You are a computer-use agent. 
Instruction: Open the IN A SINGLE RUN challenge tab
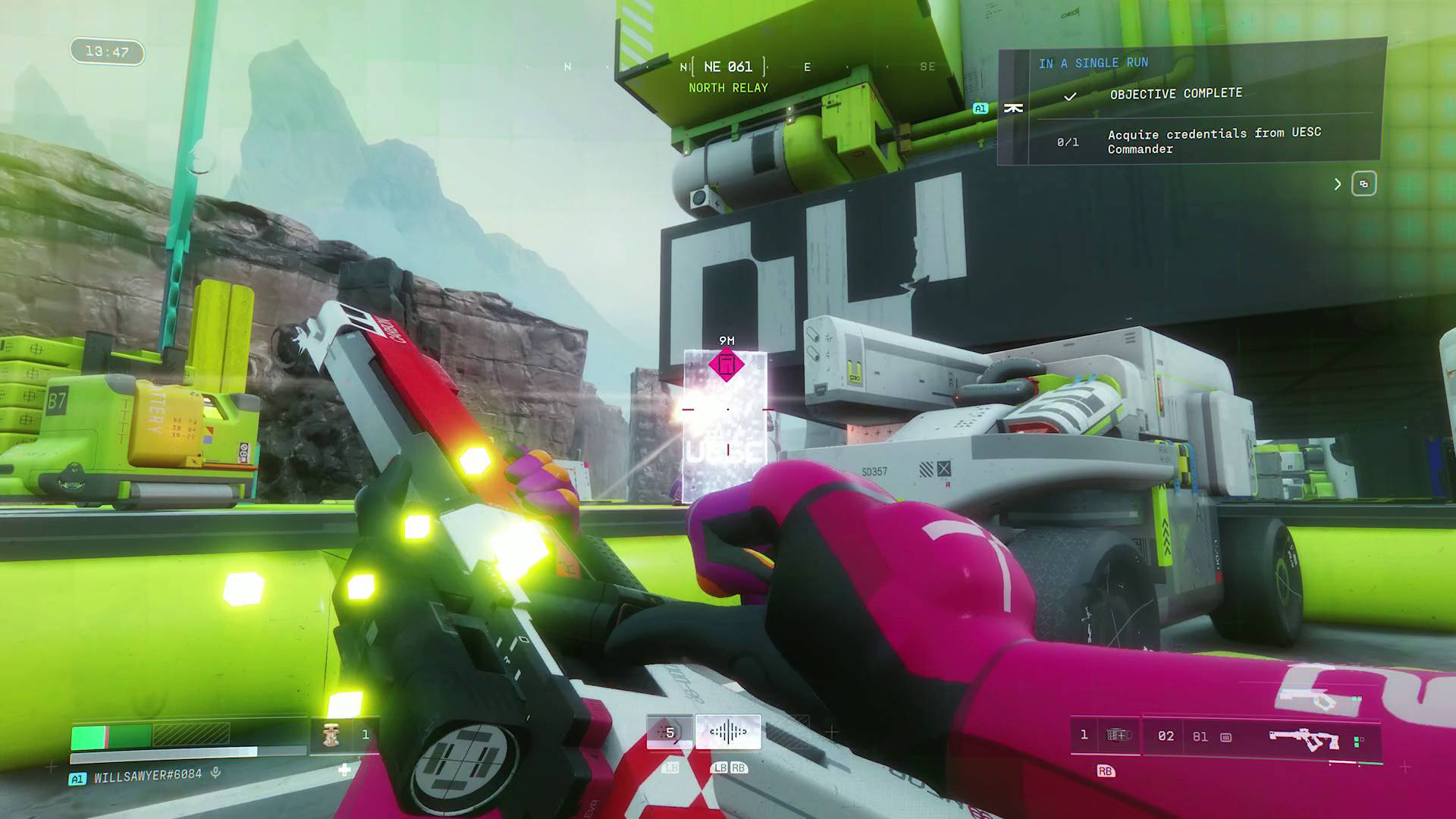1094,63
